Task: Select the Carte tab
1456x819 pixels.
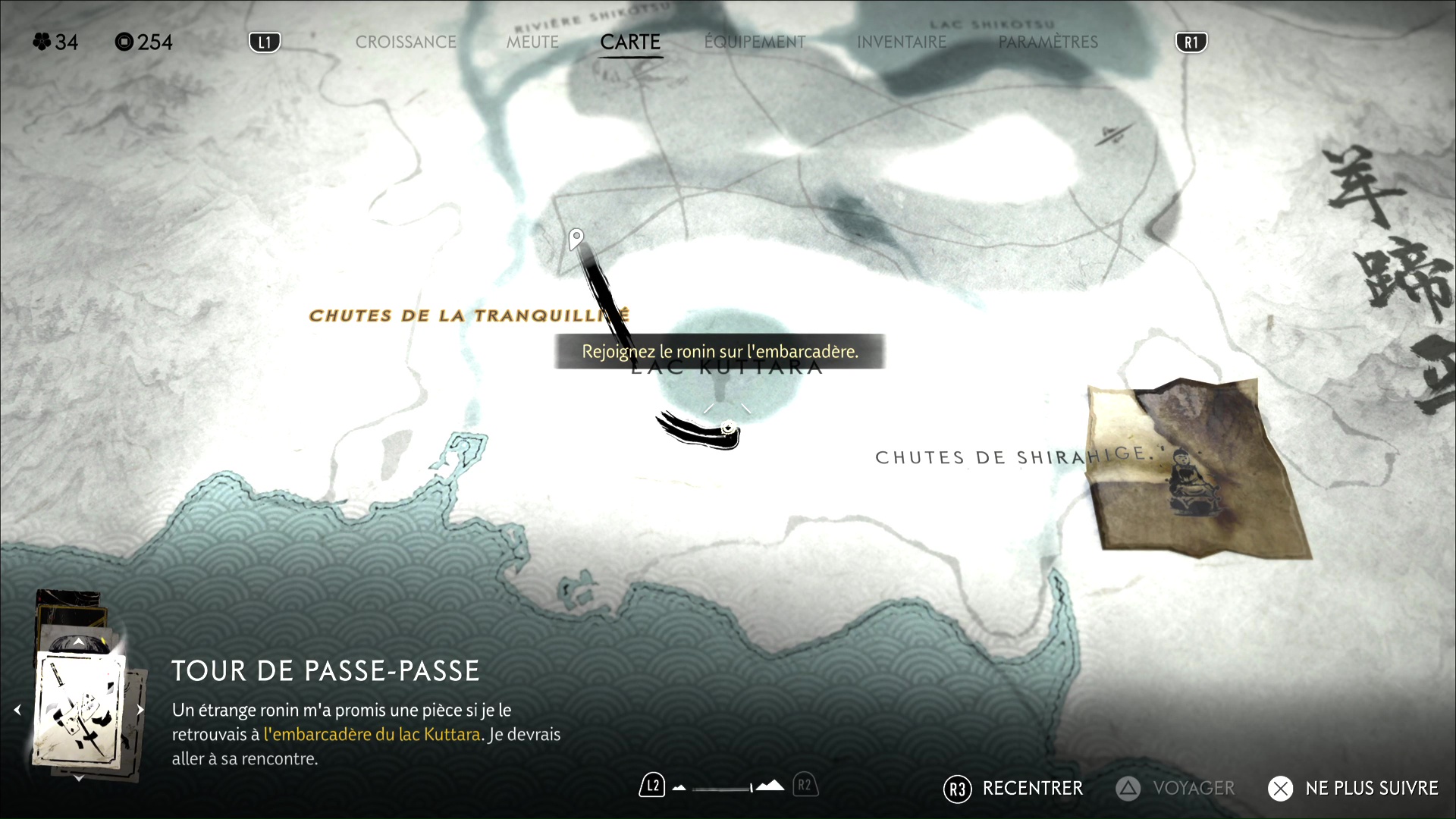Action: tap(630, 42)
